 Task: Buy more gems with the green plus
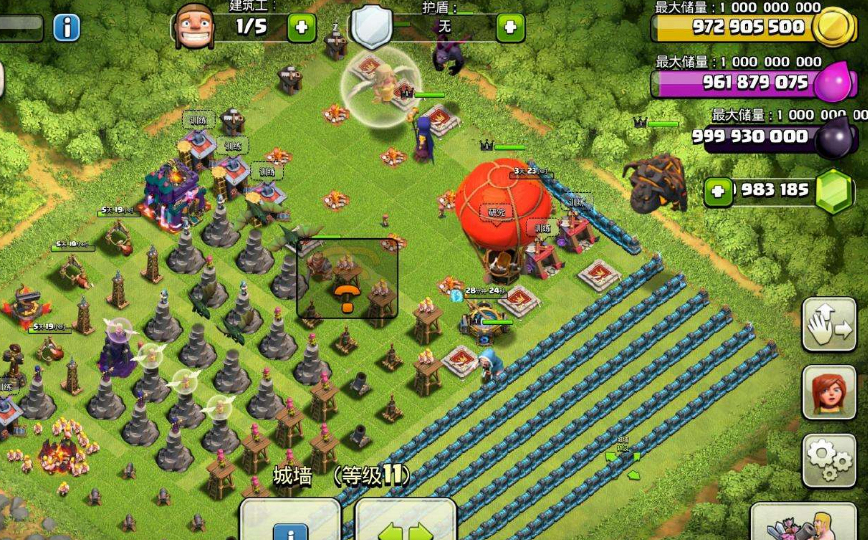718,191
